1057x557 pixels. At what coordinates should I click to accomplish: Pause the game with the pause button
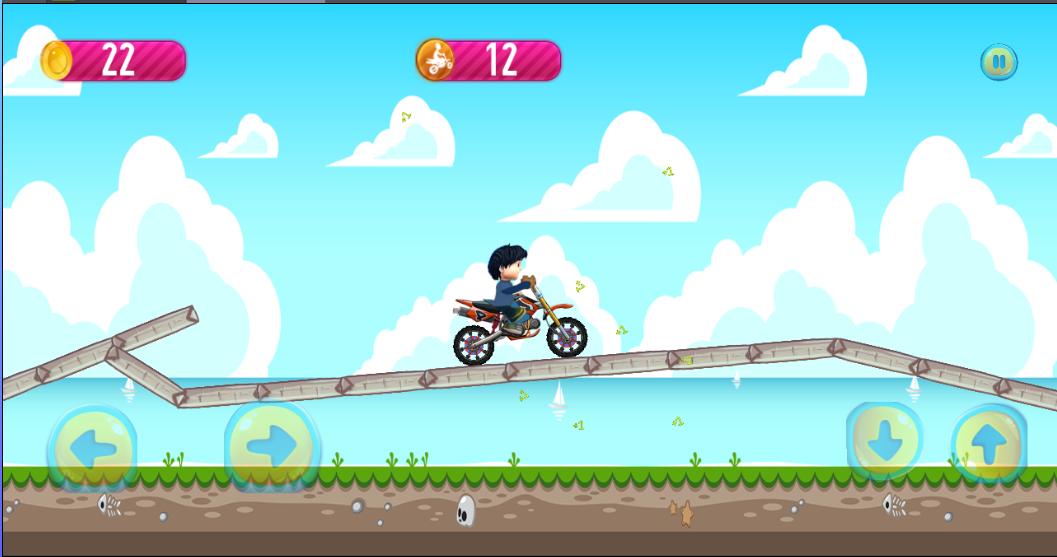pos(998,62)
